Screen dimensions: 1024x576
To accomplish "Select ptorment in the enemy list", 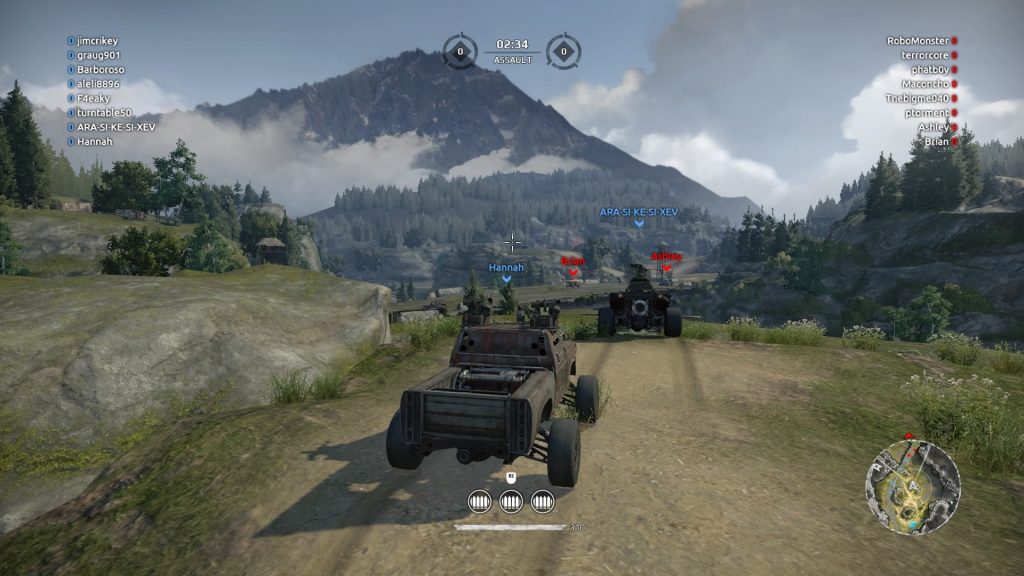I will 924,113.
